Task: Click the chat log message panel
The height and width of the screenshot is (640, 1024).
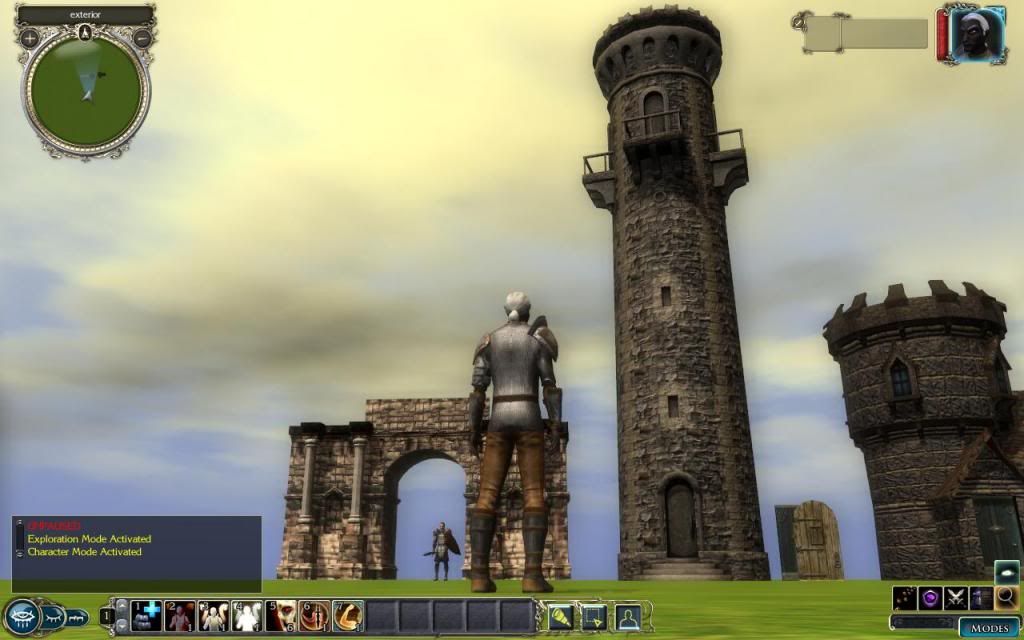Action: pyautogui.click(x=137, y=552)
